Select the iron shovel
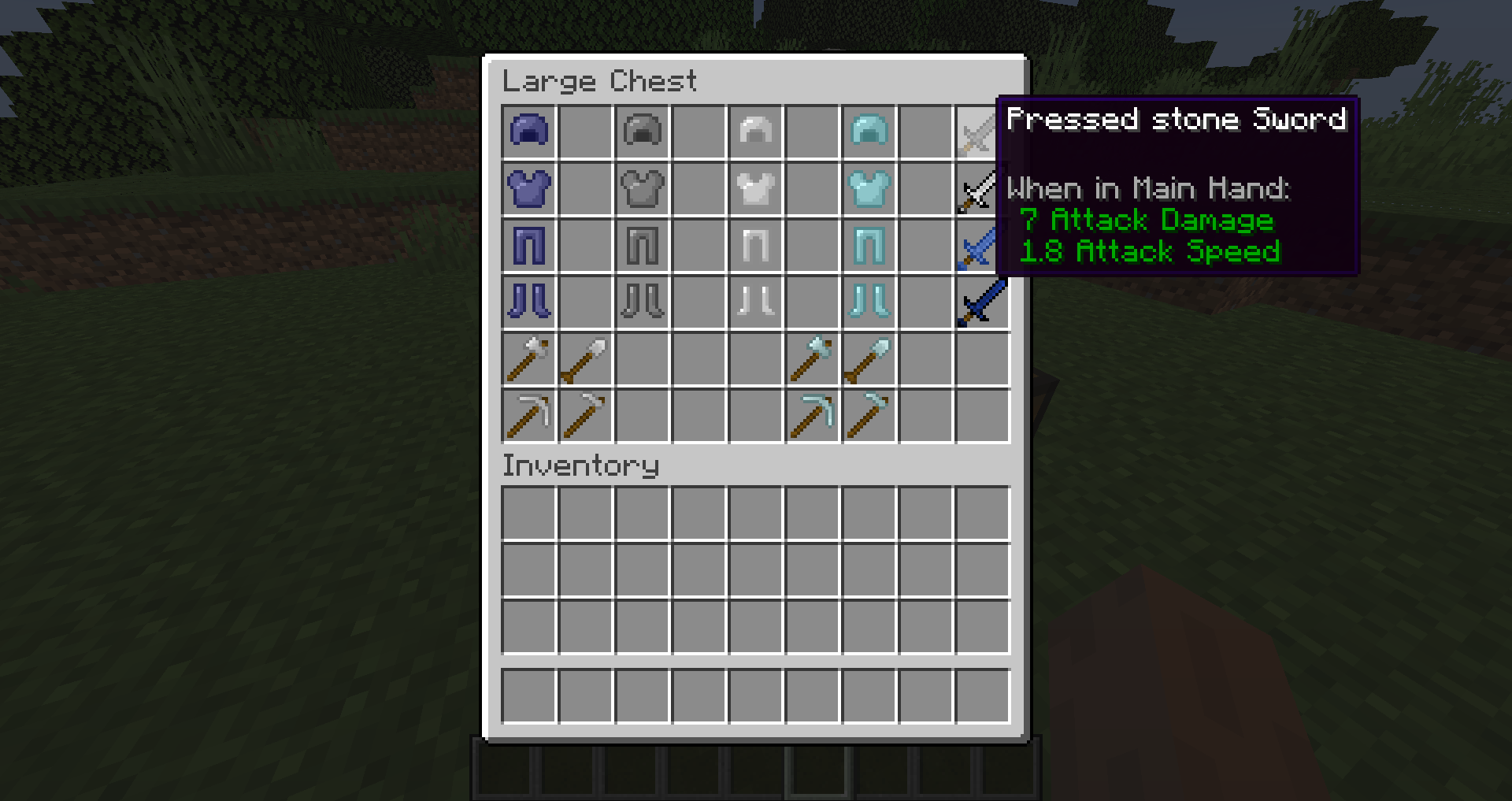 click(585, 358)
